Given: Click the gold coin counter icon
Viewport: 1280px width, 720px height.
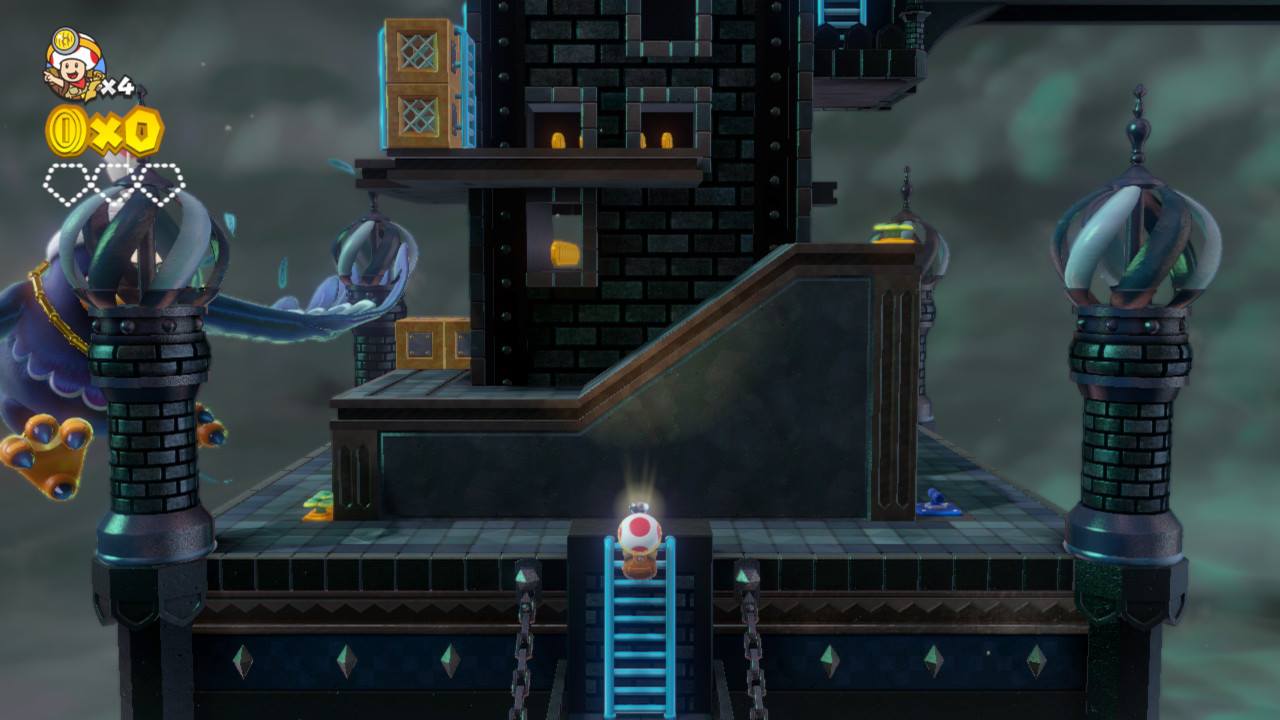Looking at the screenshot, I should click(68, 131).
